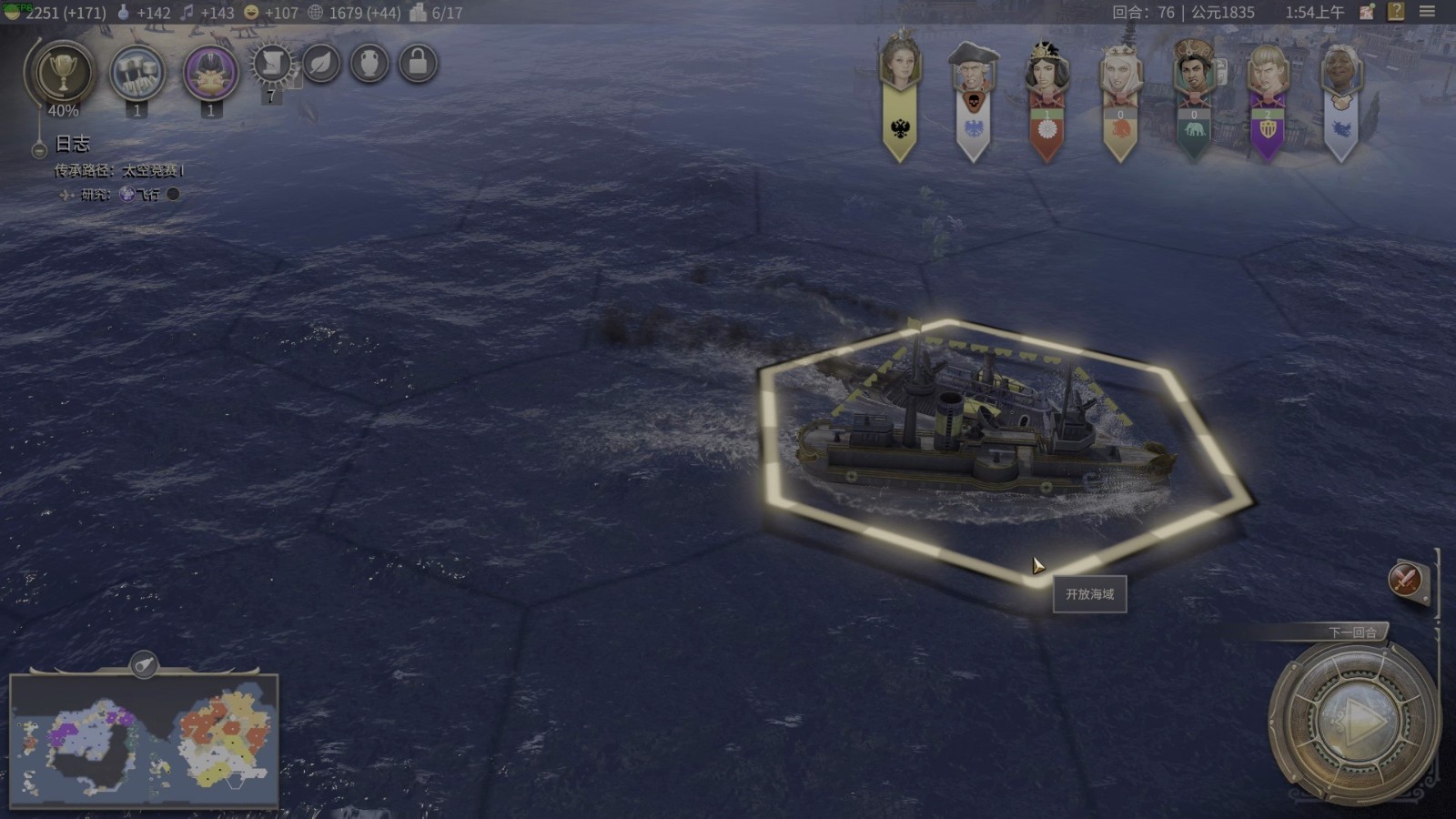Open the Civilopedia question-mark book
This screenshot has width=1456, height=819.
(x=1396, y=12)
